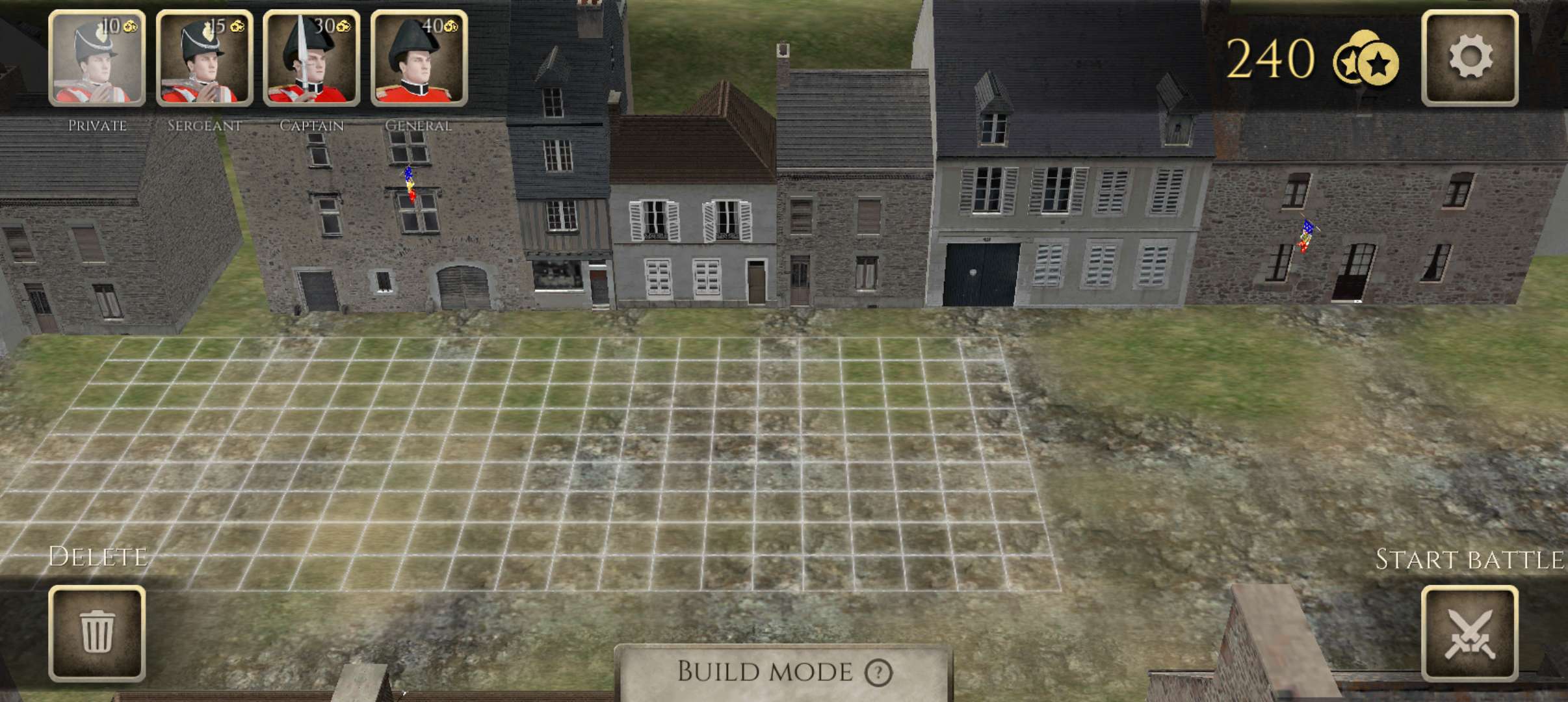Start battle with crossed swords button
The width and height of the screenshot is (1568, 702).
click(x=1469, y=633)
